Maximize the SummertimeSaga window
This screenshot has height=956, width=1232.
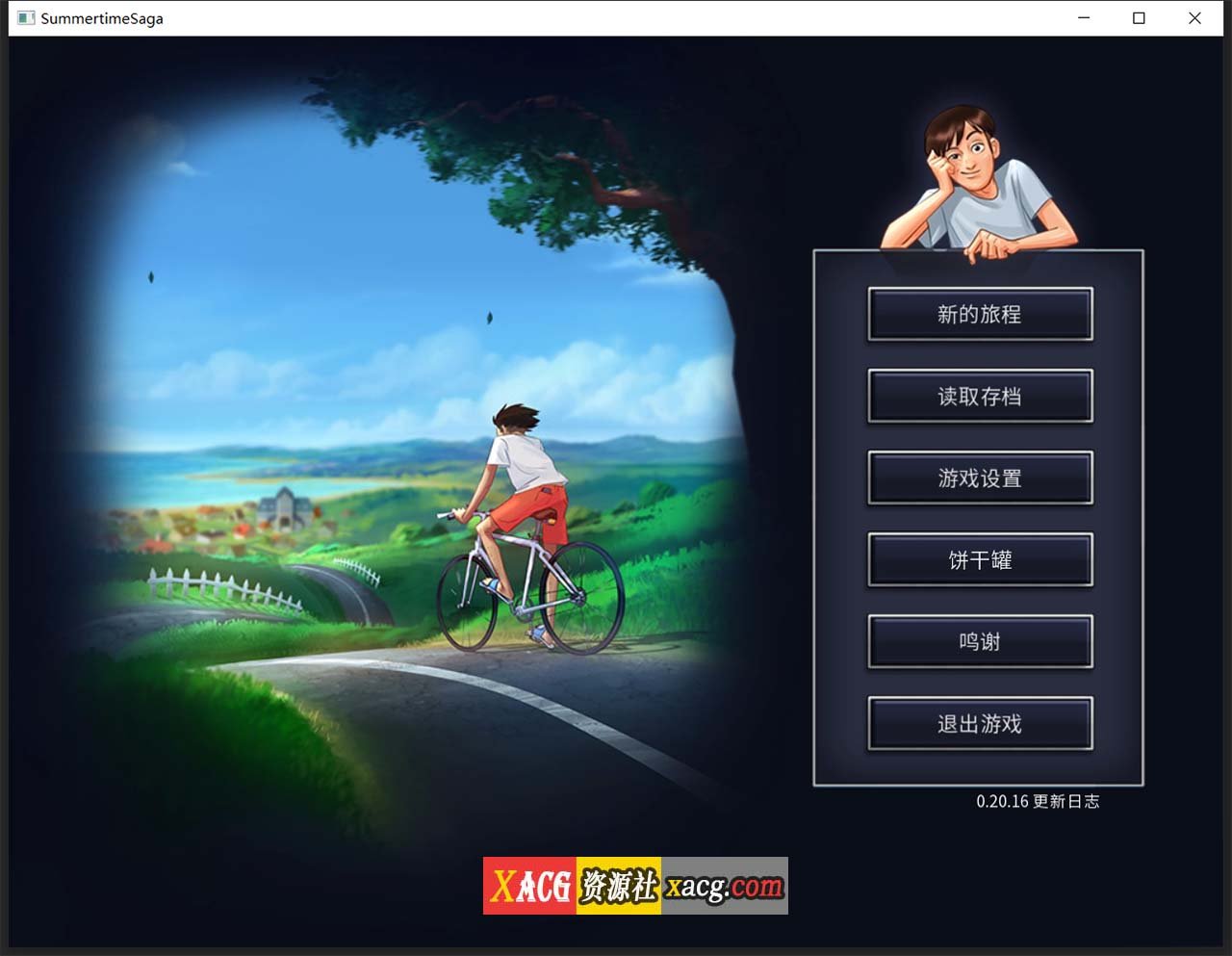coord(1140,17)
